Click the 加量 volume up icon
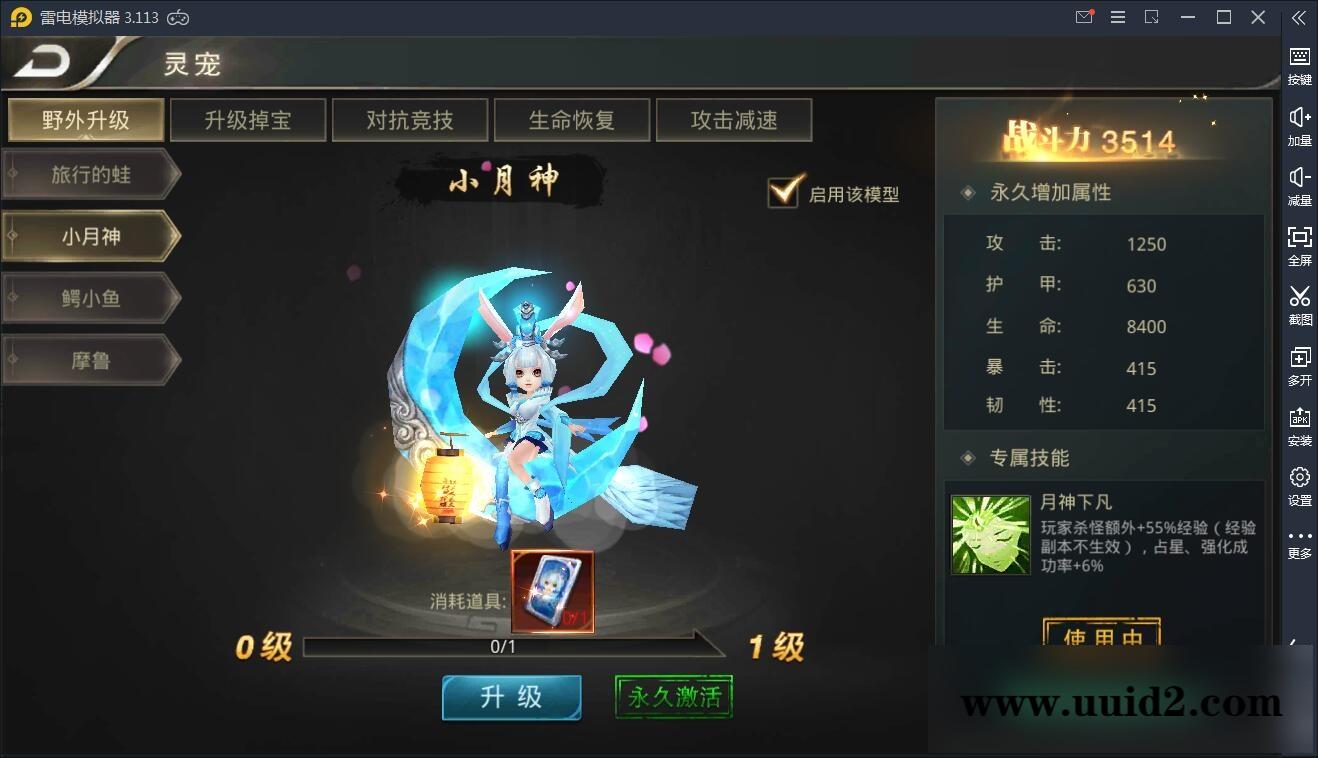 [x=1298, y=124]
